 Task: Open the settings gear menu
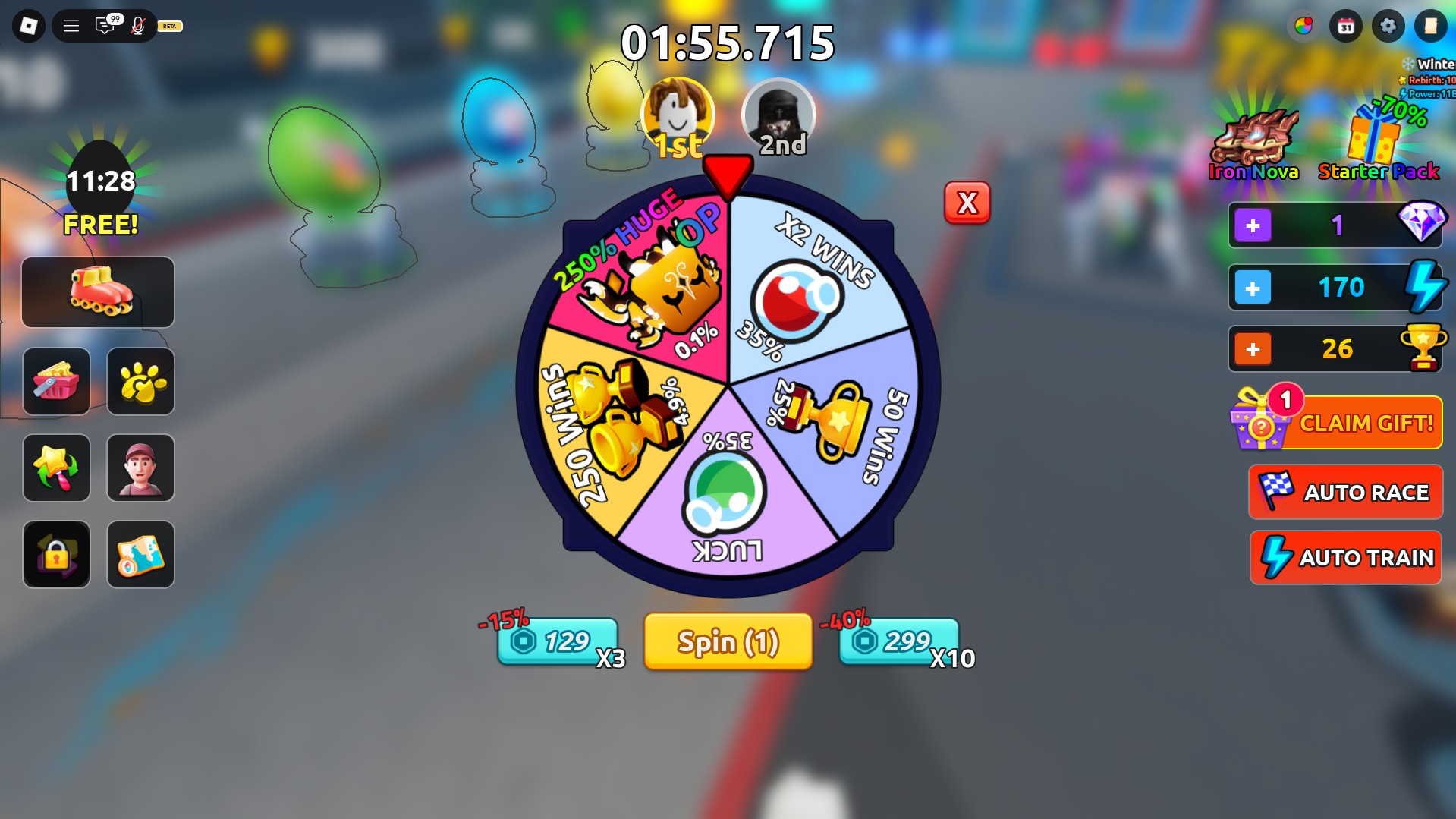(x=1388, y=26)
